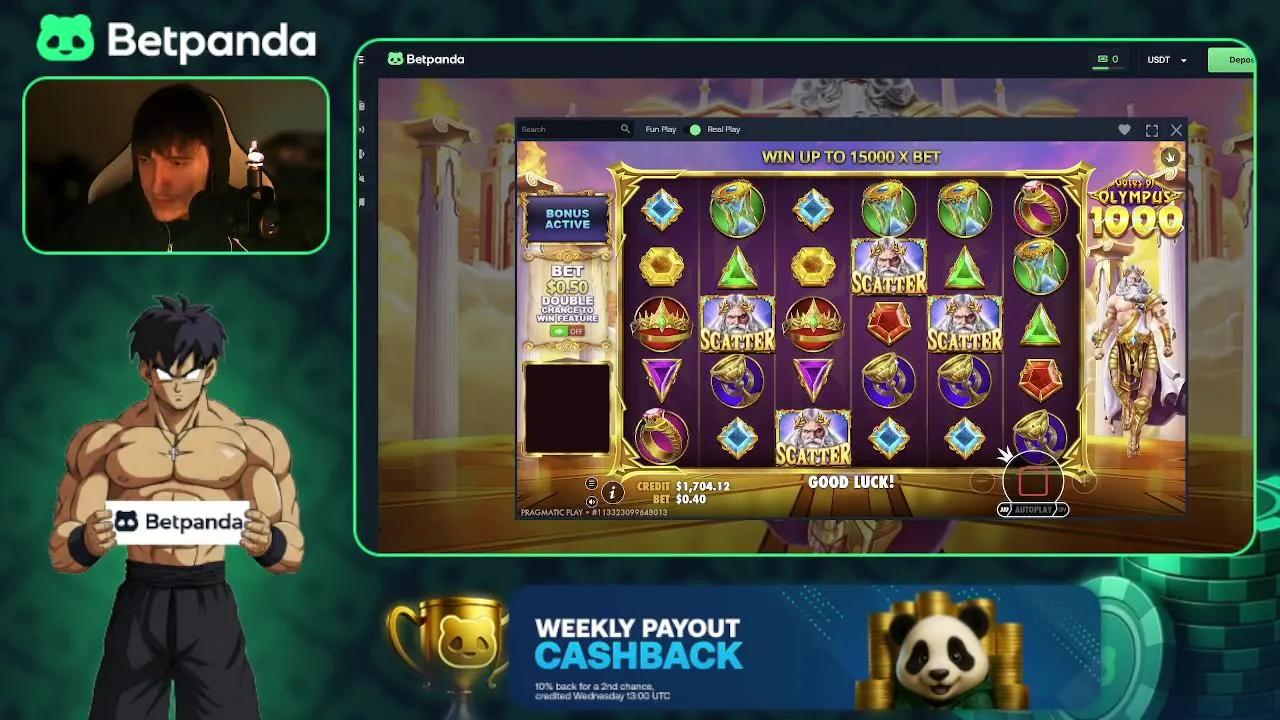Click the Deposit button
Image resolution: width=1280 pixels, height=720 pixels.
(1238, 59)
